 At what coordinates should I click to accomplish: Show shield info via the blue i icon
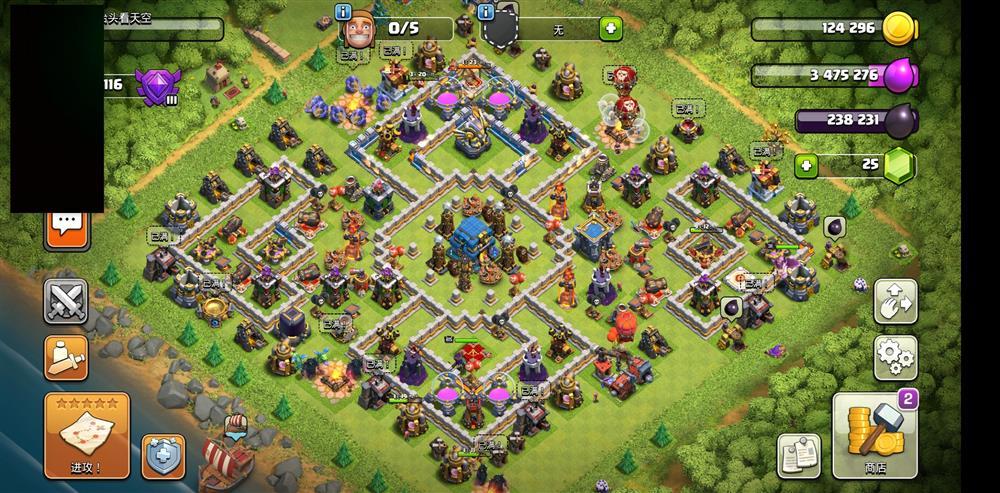(486, 12)
